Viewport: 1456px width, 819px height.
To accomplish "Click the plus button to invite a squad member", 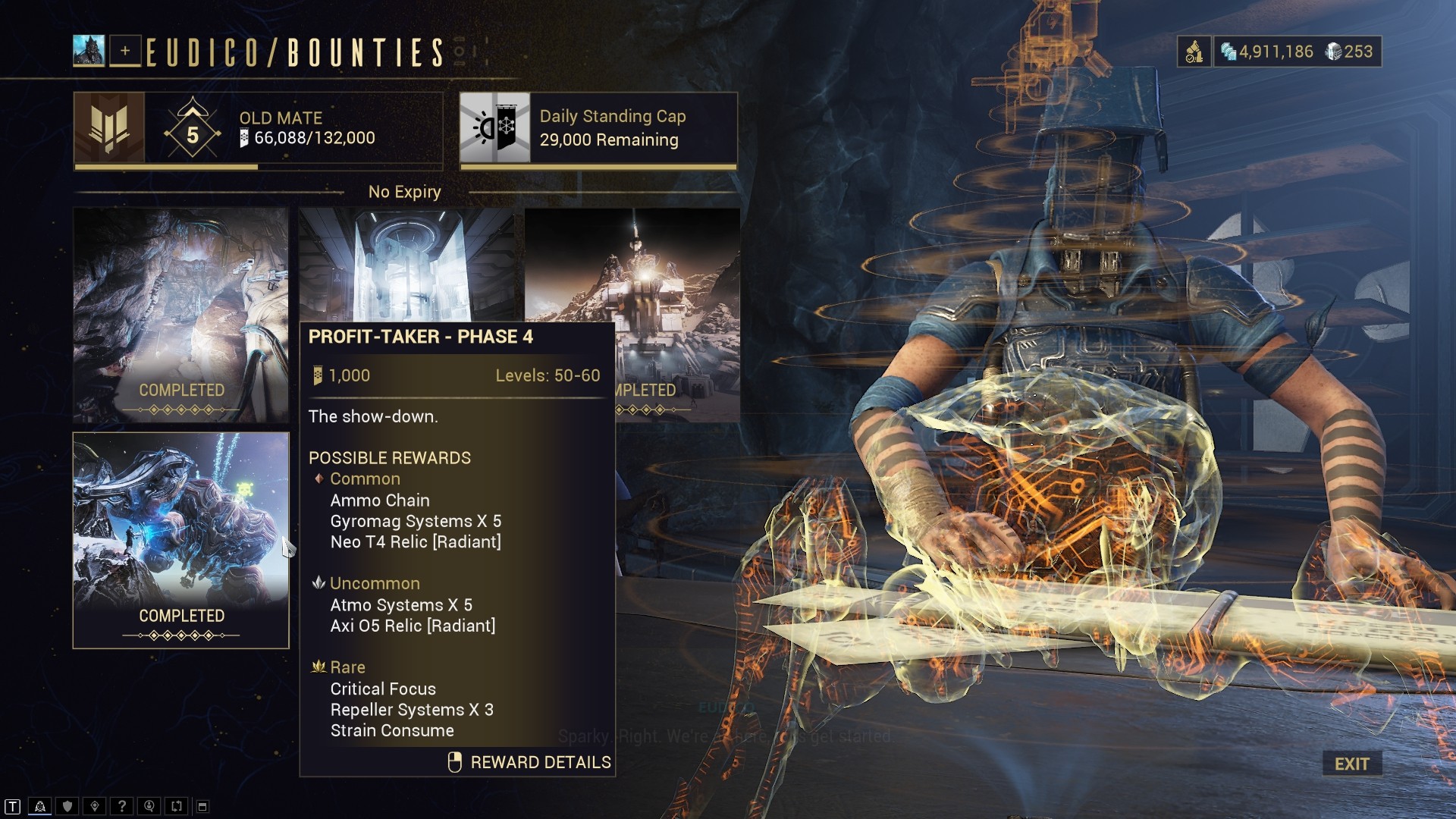I will point(125,51).
